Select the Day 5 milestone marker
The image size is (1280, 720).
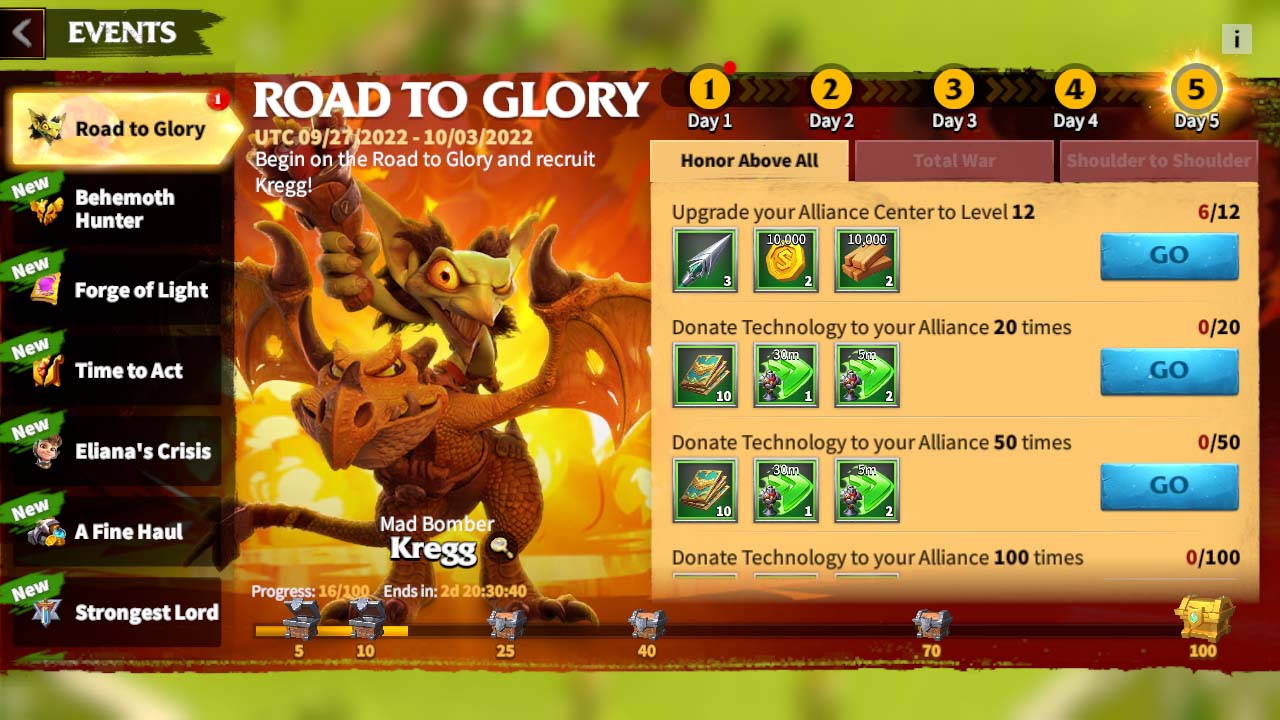pyautogui.click(x=1196, y=88)
